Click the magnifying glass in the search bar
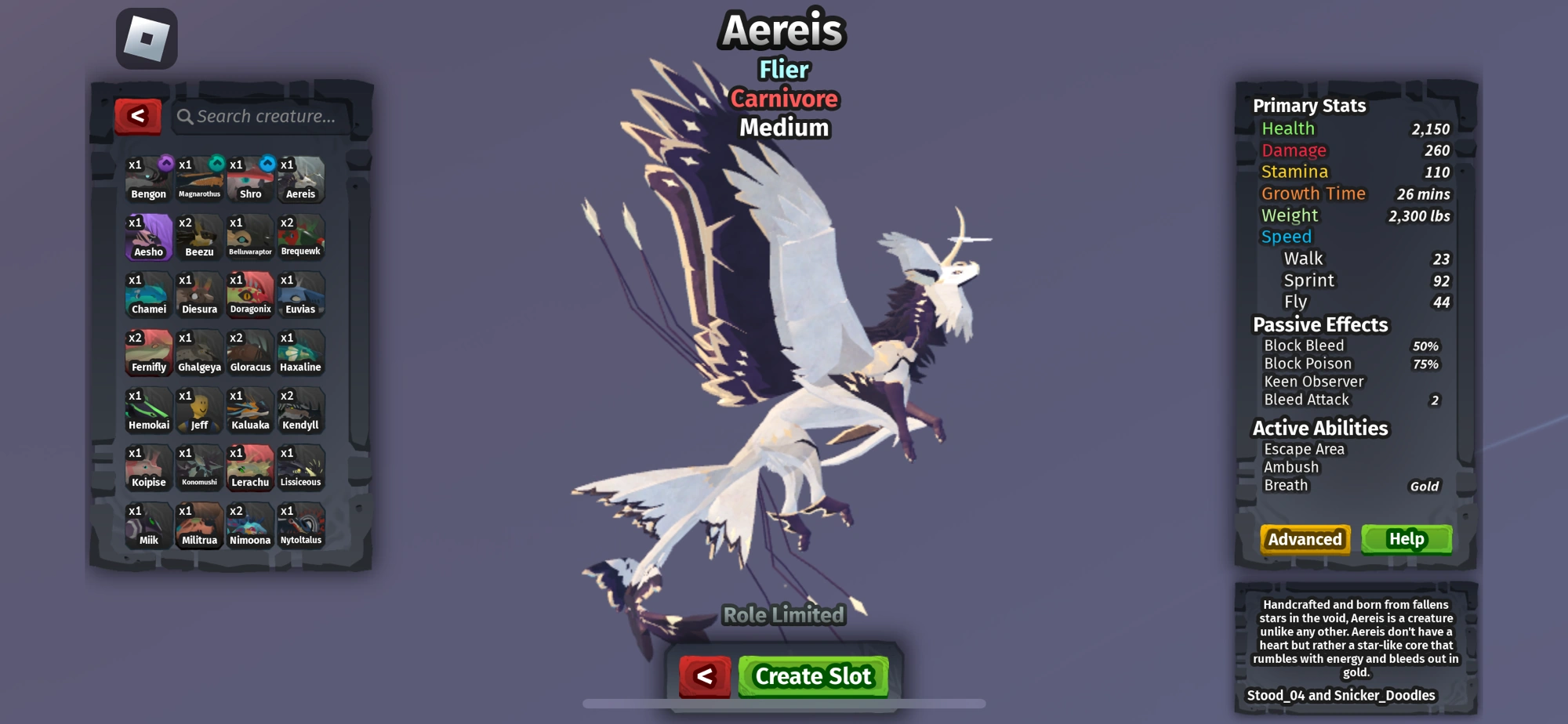This screenshot has height=724, width=1568. tap(186, 115)
